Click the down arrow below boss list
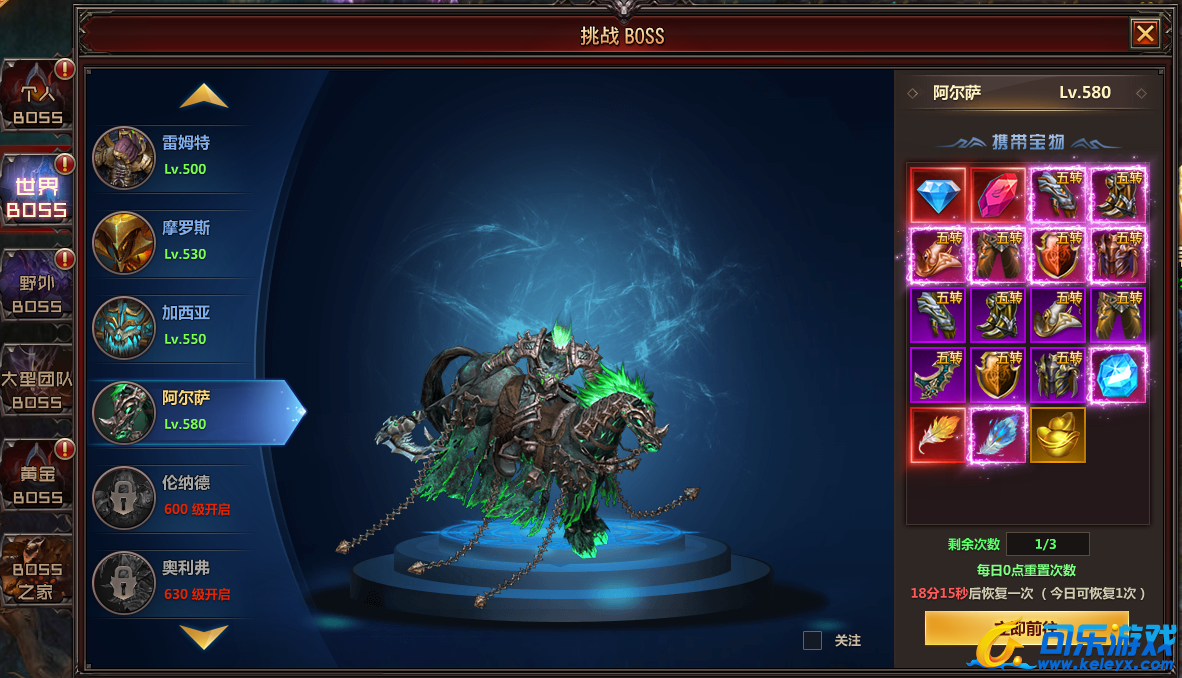 tap(204, 636)
